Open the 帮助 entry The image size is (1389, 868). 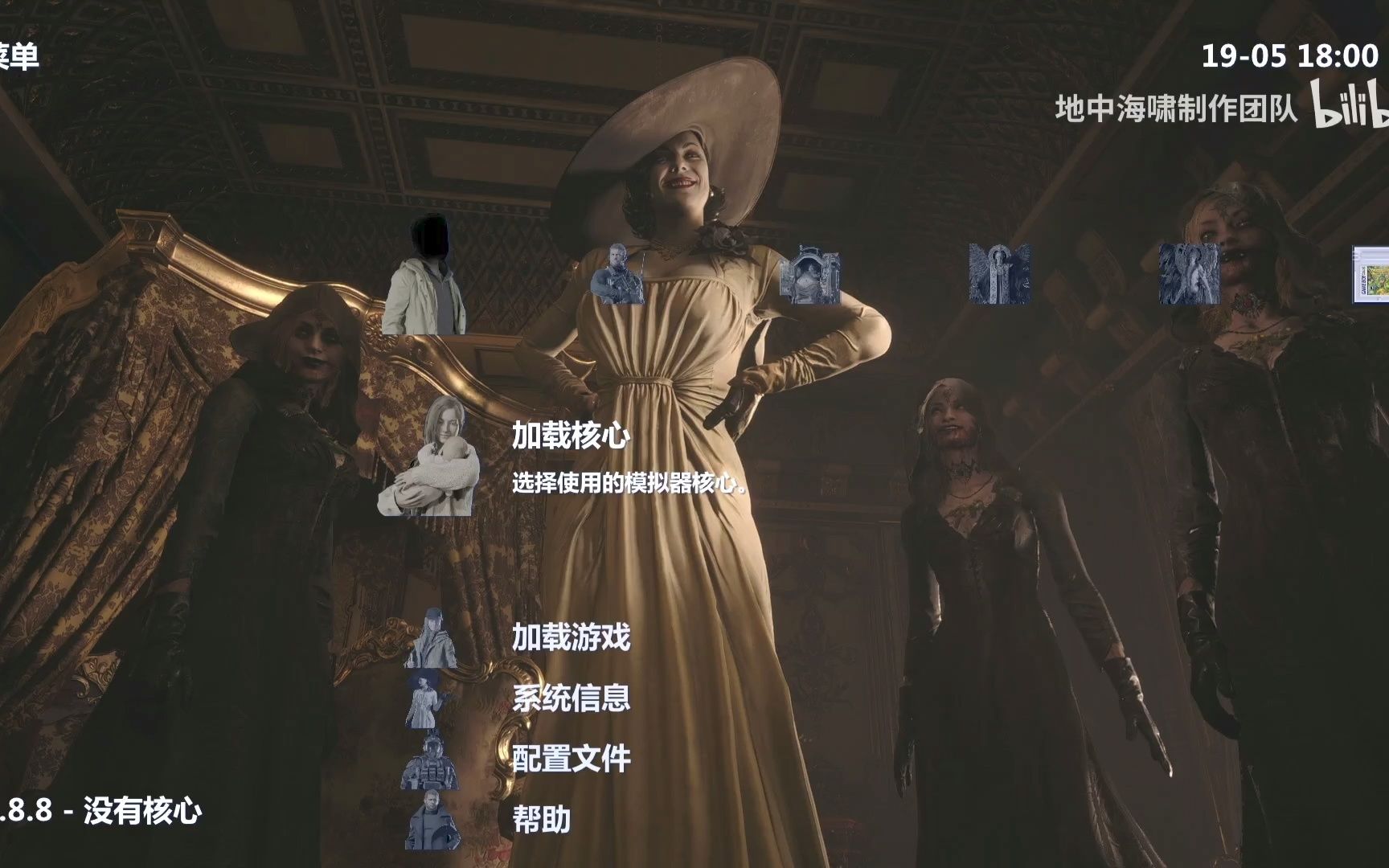pyautogui.click(x=543, y=820)
